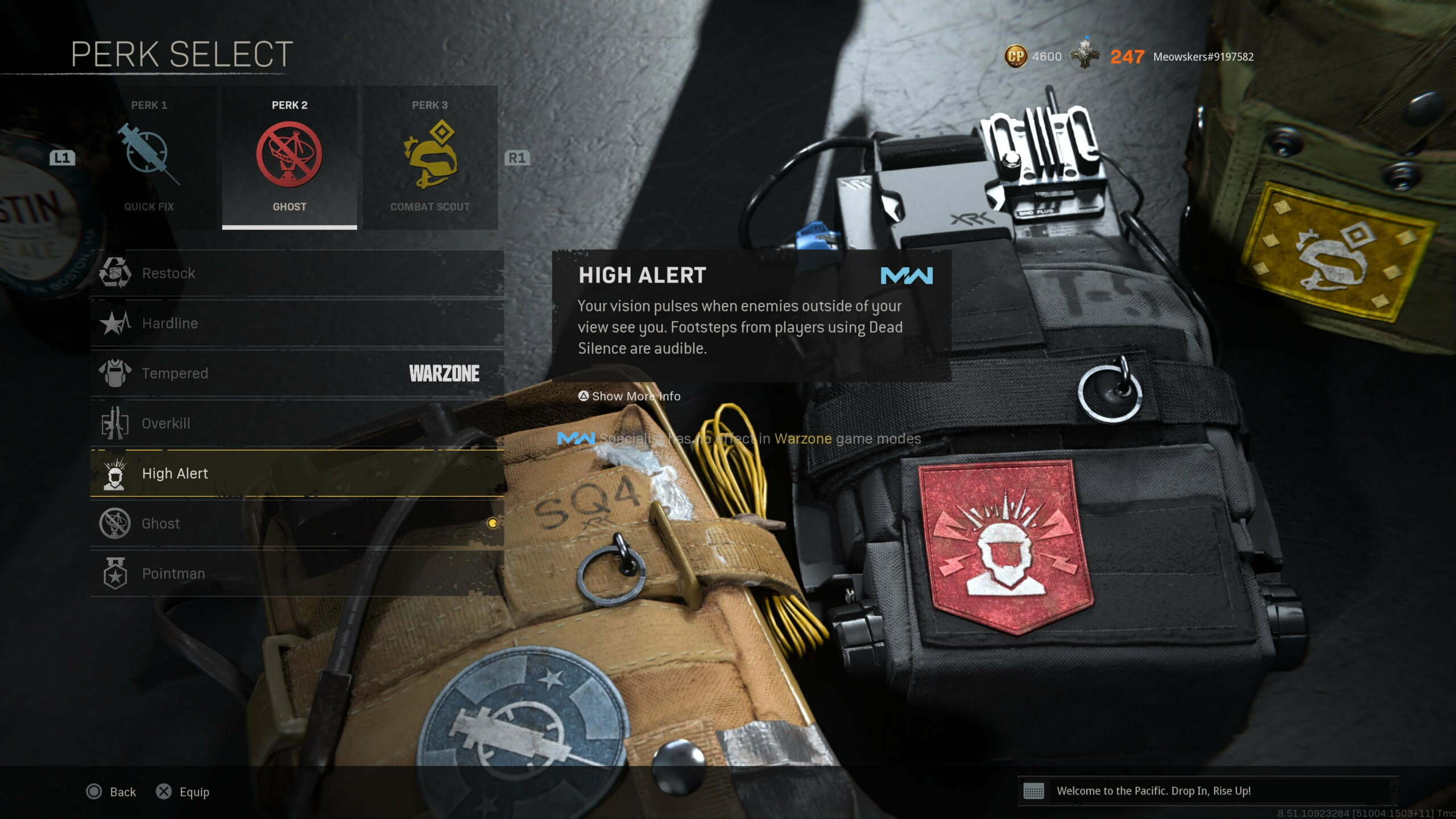Open the Perk 3 Combat Scout tab

[x=430, y=158]
